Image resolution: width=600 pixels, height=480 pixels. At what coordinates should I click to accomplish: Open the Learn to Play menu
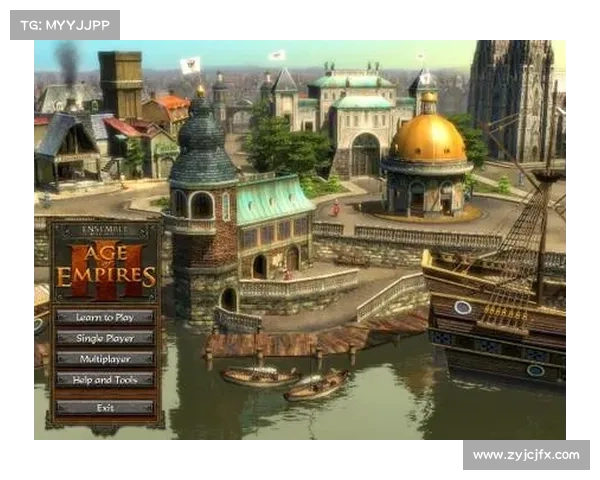105,317
